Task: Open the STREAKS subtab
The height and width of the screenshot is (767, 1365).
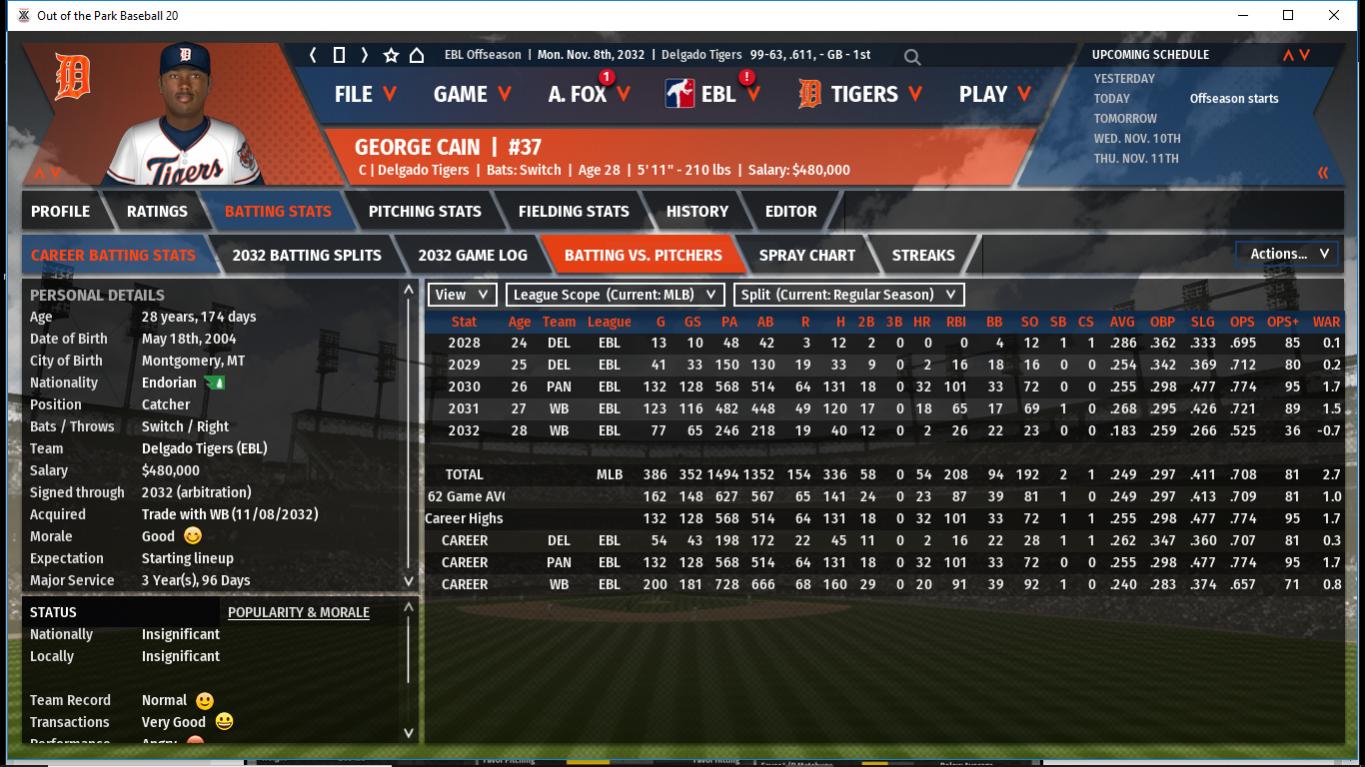Action: point(922,255)
